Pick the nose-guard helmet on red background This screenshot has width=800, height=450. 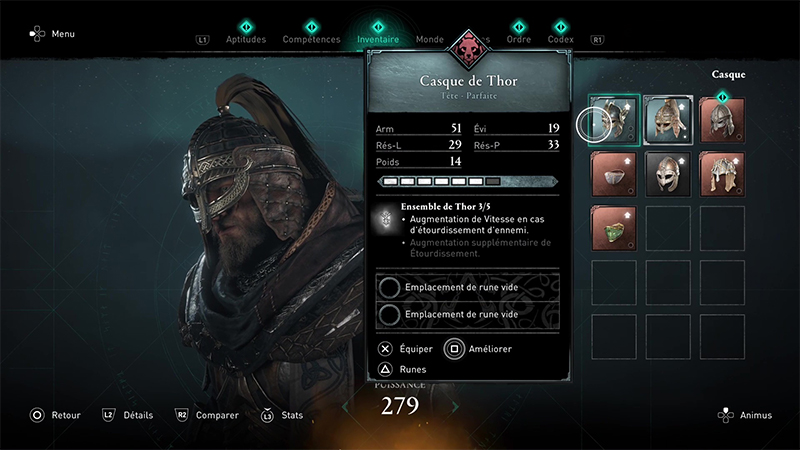(x=724, y=120)
